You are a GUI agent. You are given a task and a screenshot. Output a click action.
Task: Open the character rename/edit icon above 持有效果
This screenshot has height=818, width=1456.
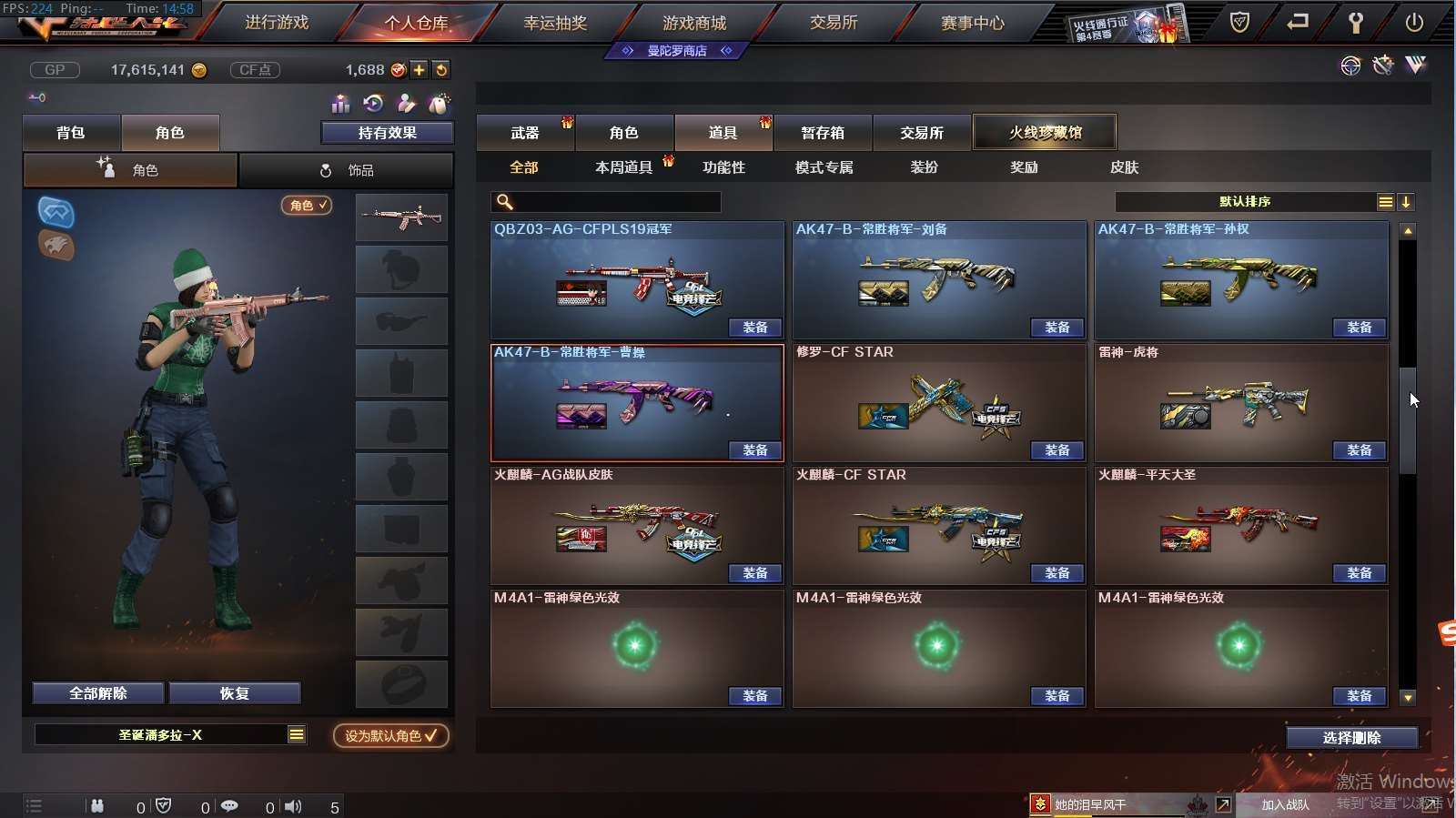click(x=407, y=104)
